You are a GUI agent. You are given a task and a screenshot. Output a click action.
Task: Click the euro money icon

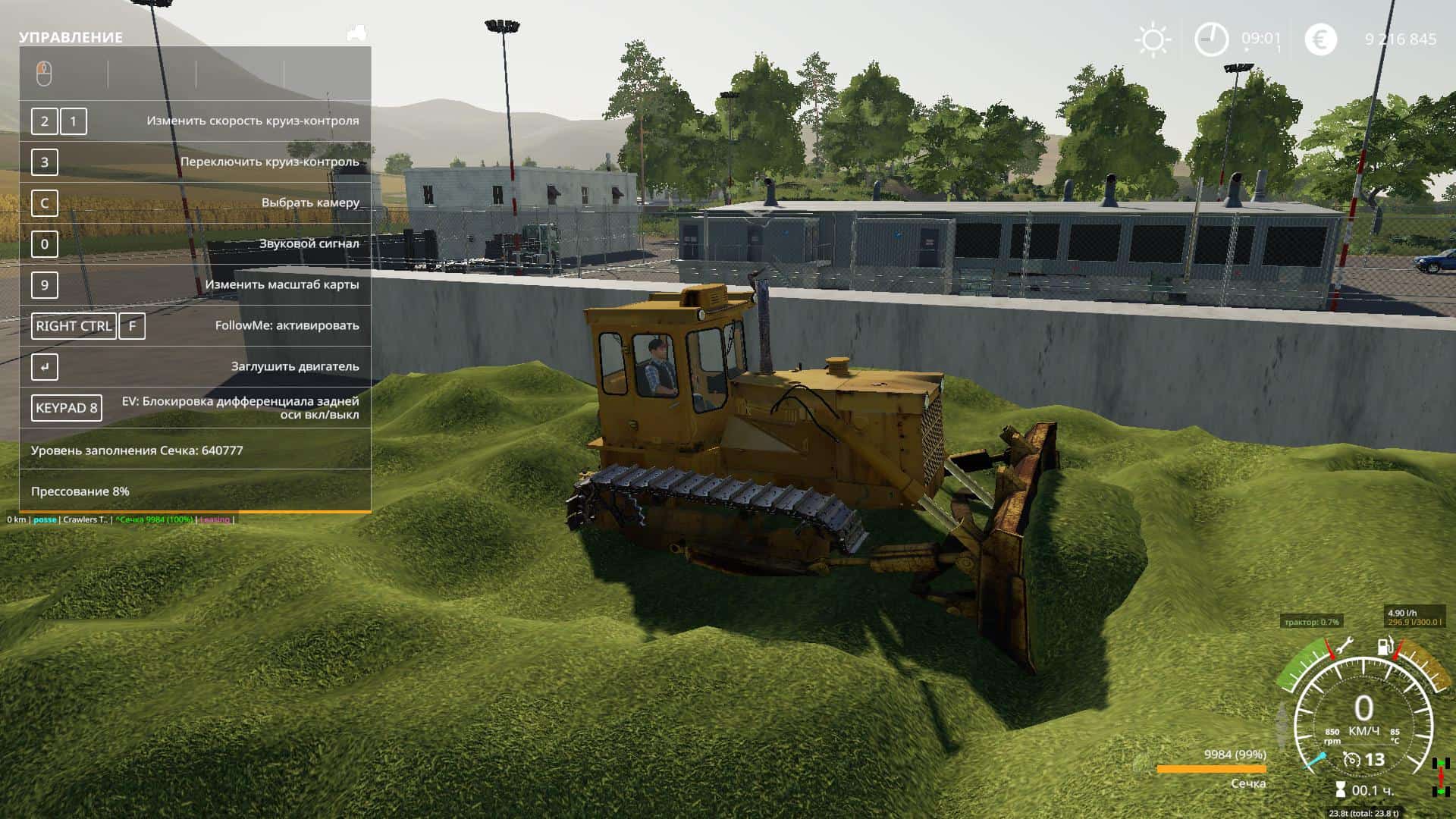pos(1320,39)
